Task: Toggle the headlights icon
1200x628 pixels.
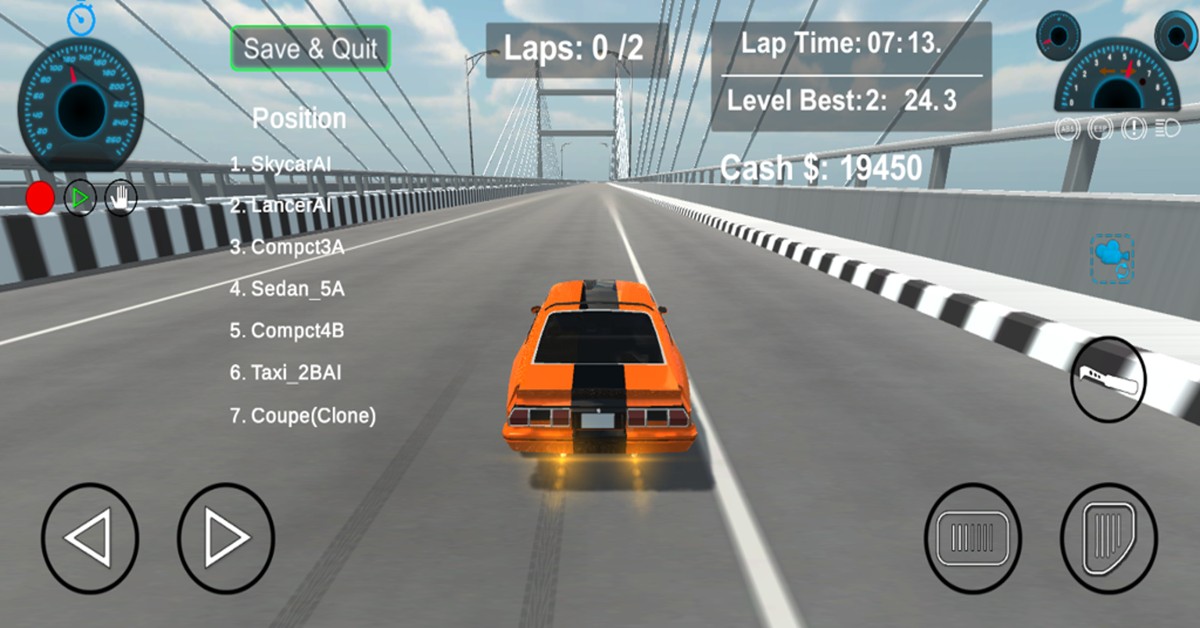Action: tap(1166, 129)
